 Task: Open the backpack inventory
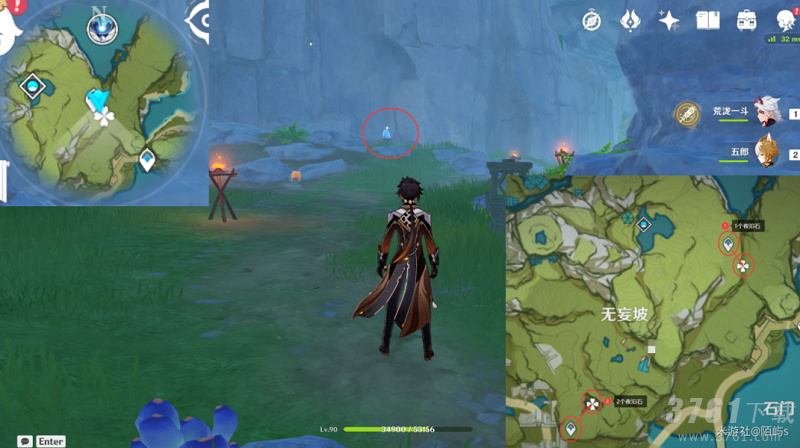(746, 20)
